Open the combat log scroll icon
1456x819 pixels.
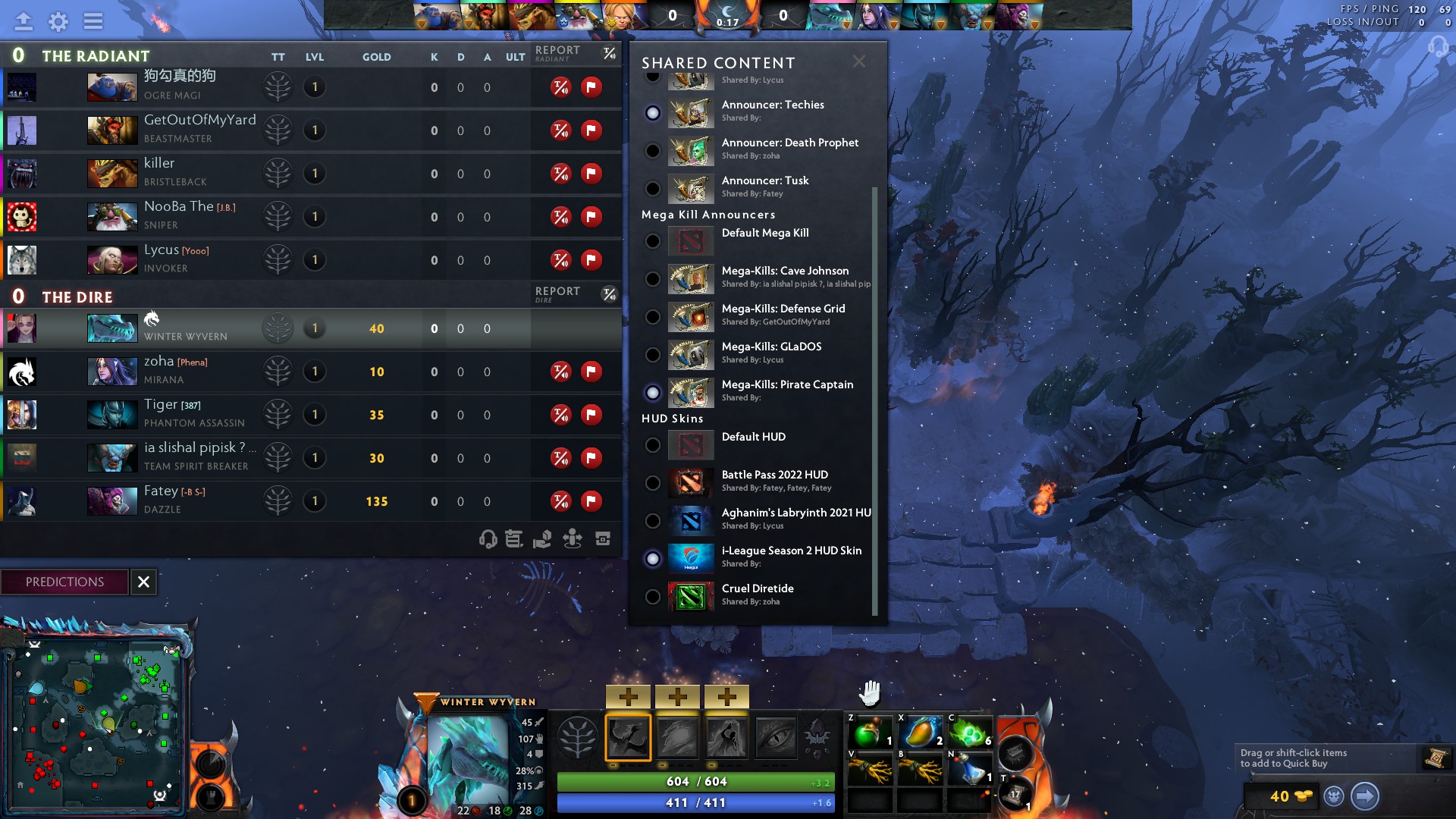click(513, 538)
